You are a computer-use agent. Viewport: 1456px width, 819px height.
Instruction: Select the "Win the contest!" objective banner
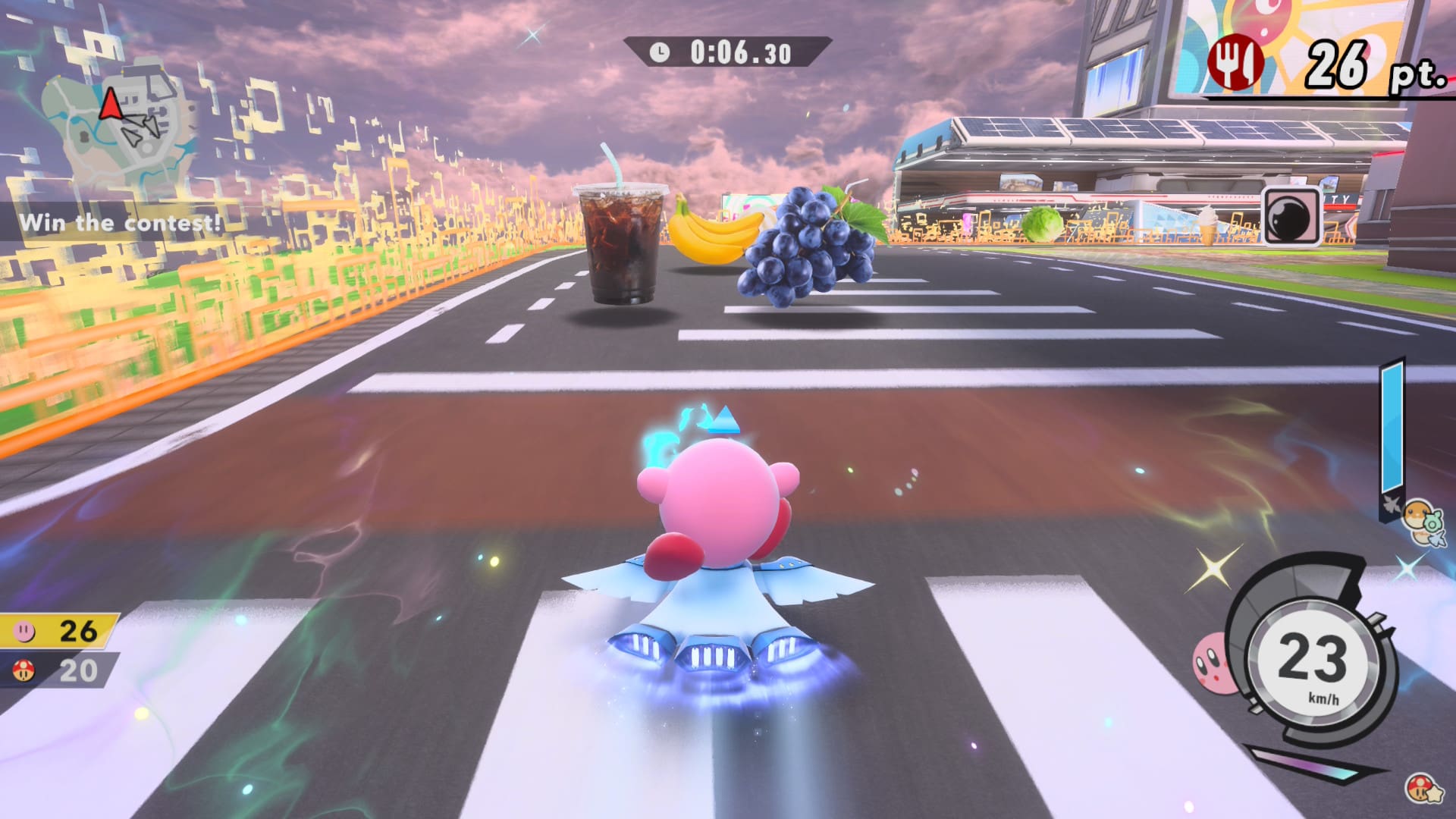120,223
